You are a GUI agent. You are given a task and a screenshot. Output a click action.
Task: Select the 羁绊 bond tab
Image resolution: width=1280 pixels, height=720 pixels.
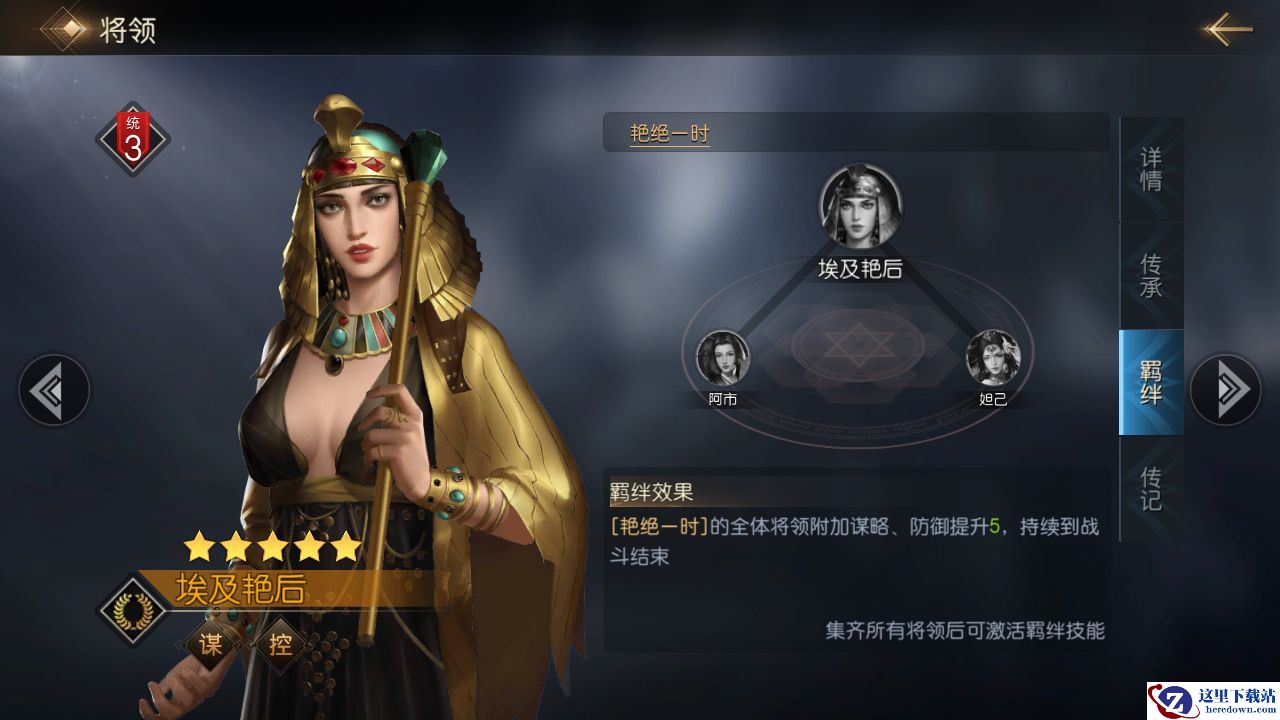tap(1151, 382)
